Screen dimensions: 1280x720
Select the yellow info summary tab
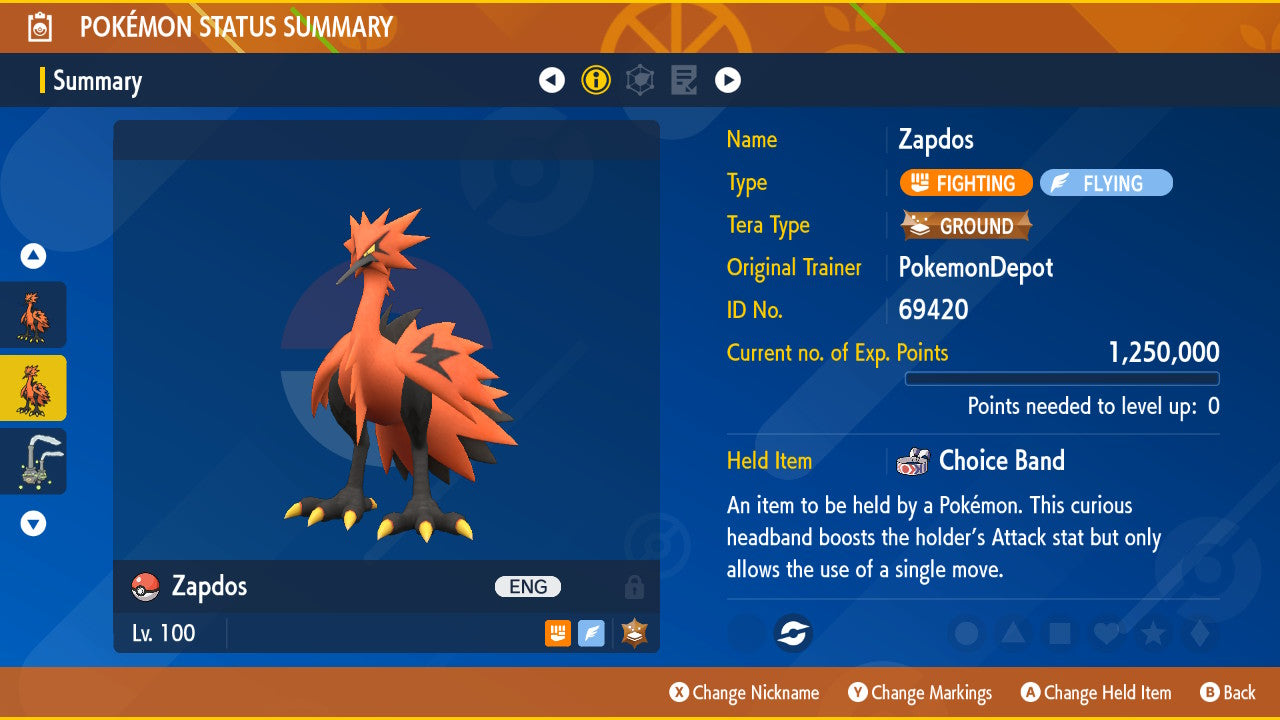pyautogui.click(x=596, y=80)
